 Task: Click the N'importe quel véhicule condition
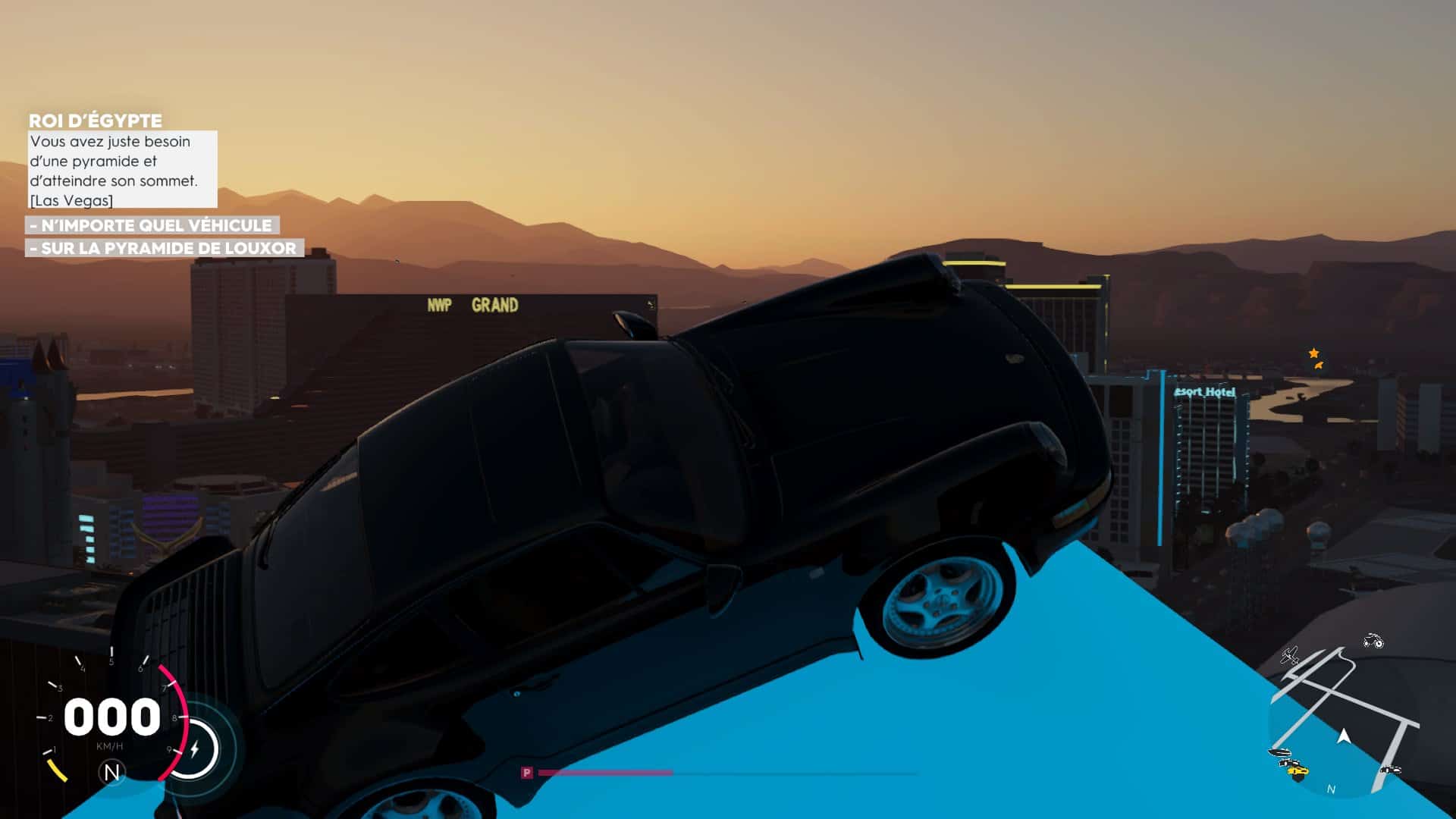coord(152,225)
